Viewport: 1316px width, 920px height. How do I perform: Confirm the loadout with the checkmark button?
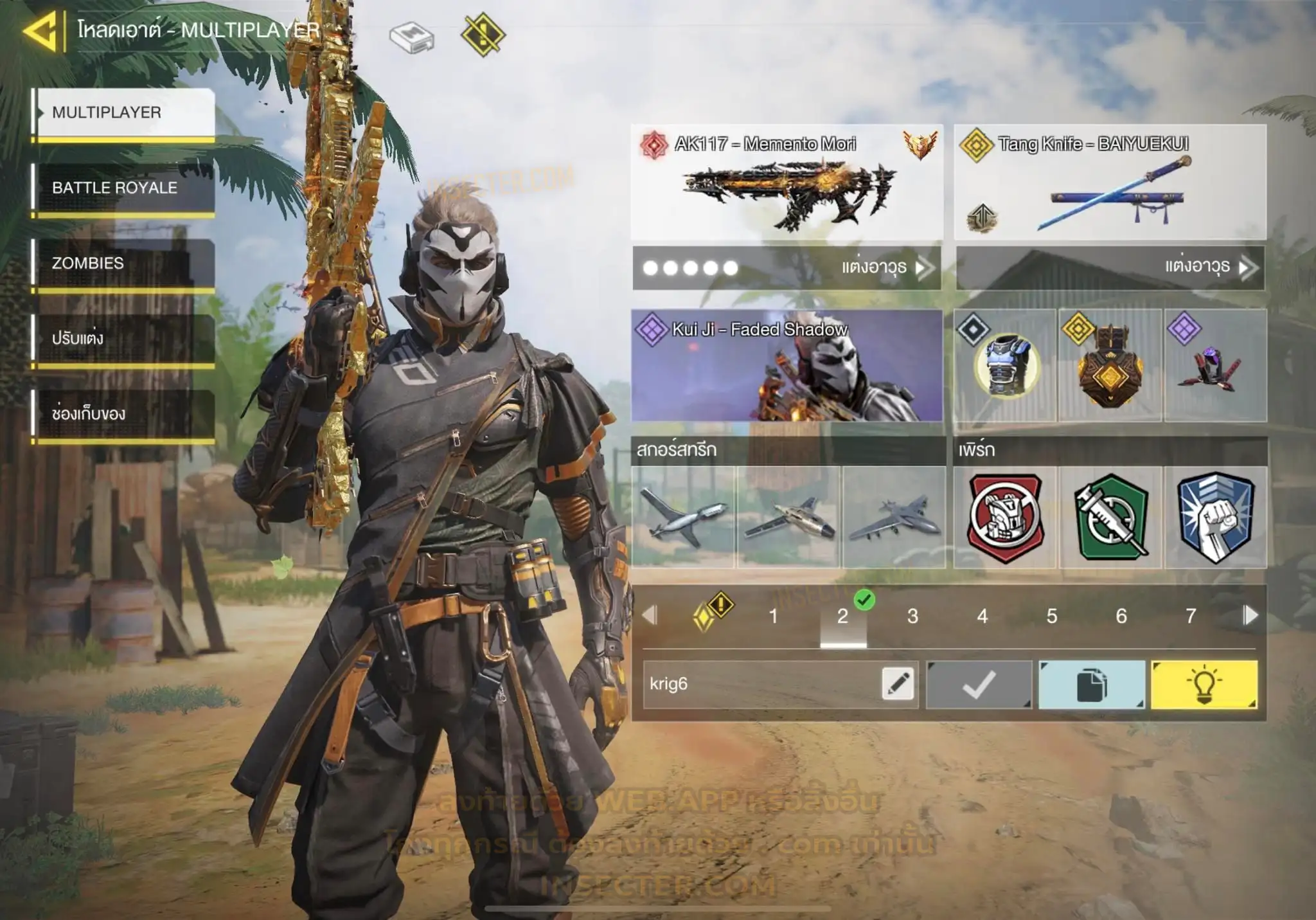[x=979, y=685]
